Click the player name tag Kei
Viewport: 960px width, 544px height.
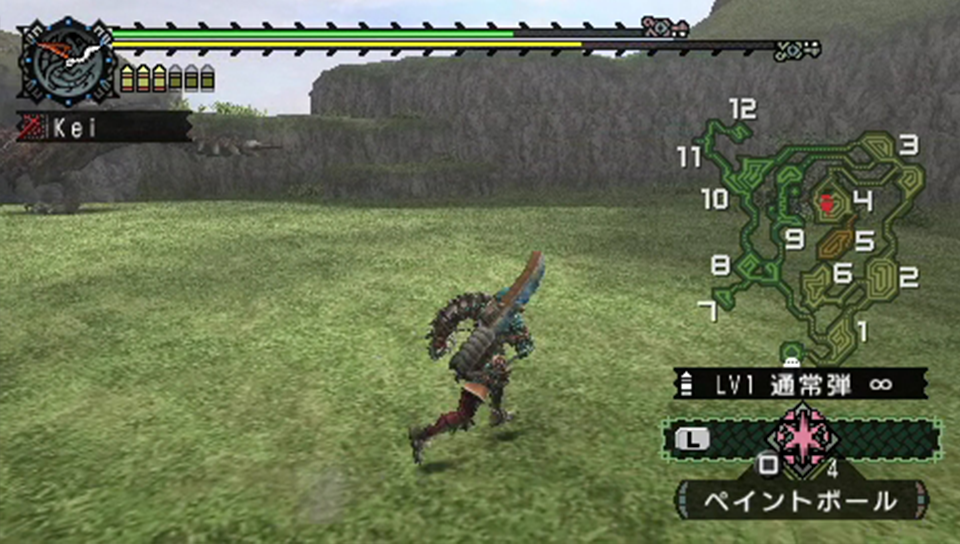coord(103,127)
